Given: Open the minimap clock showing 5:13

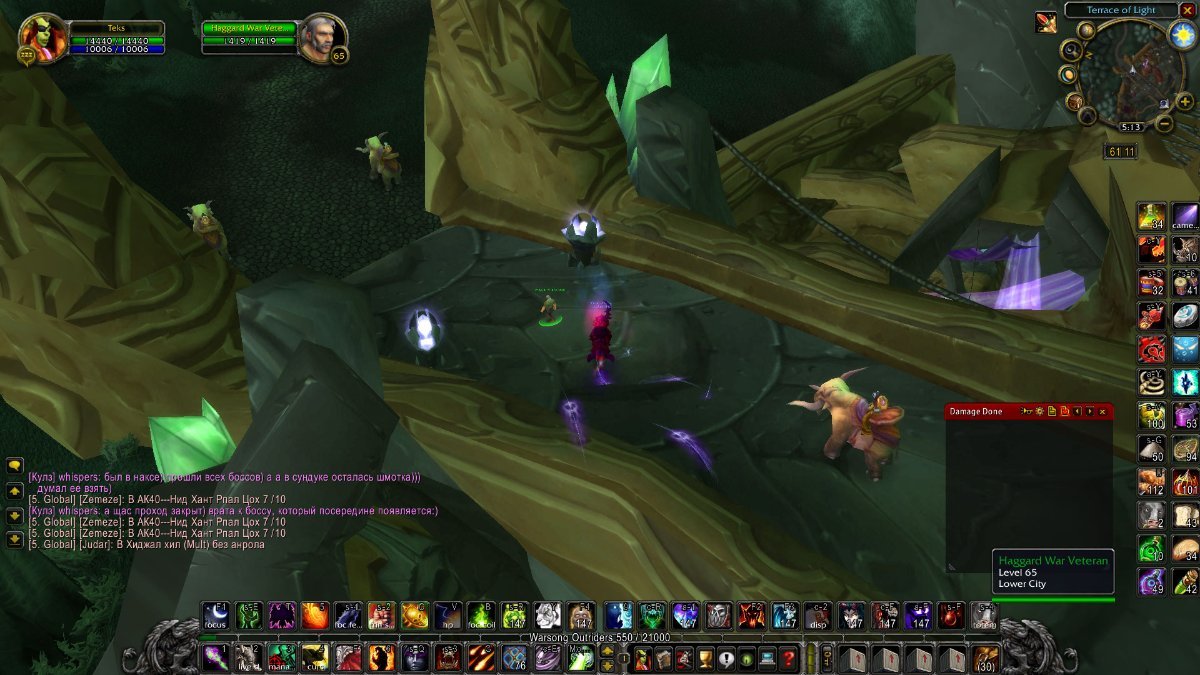Looking at the screenshot, I should point(1131,127).
